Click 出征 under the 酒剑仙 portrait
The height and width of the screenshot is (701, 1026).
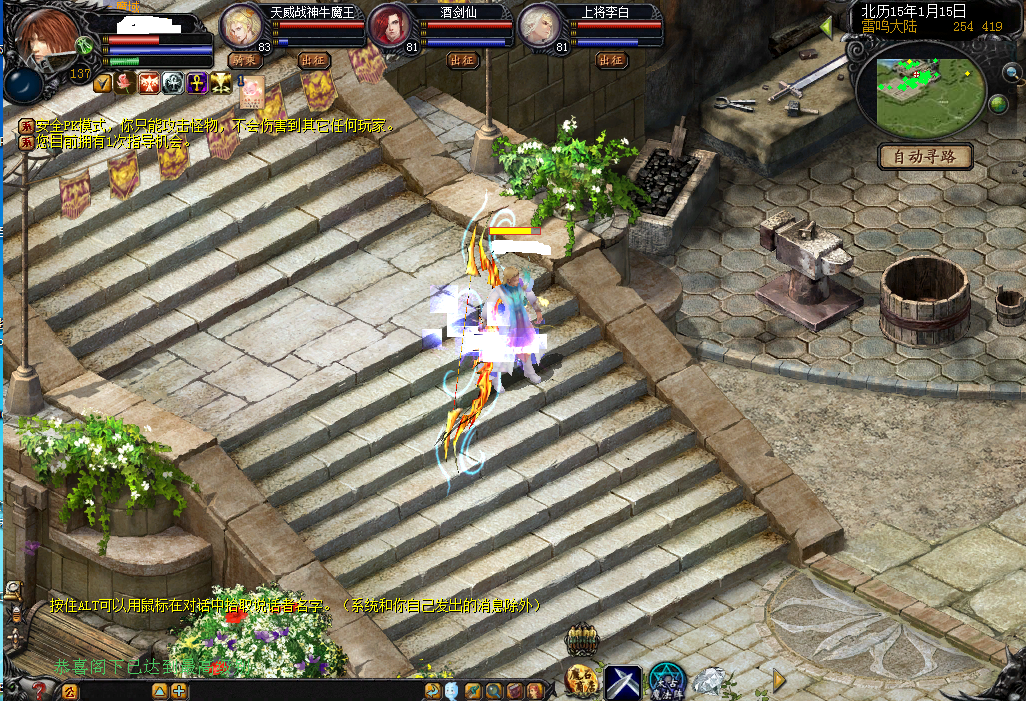(x=462, y=60)
